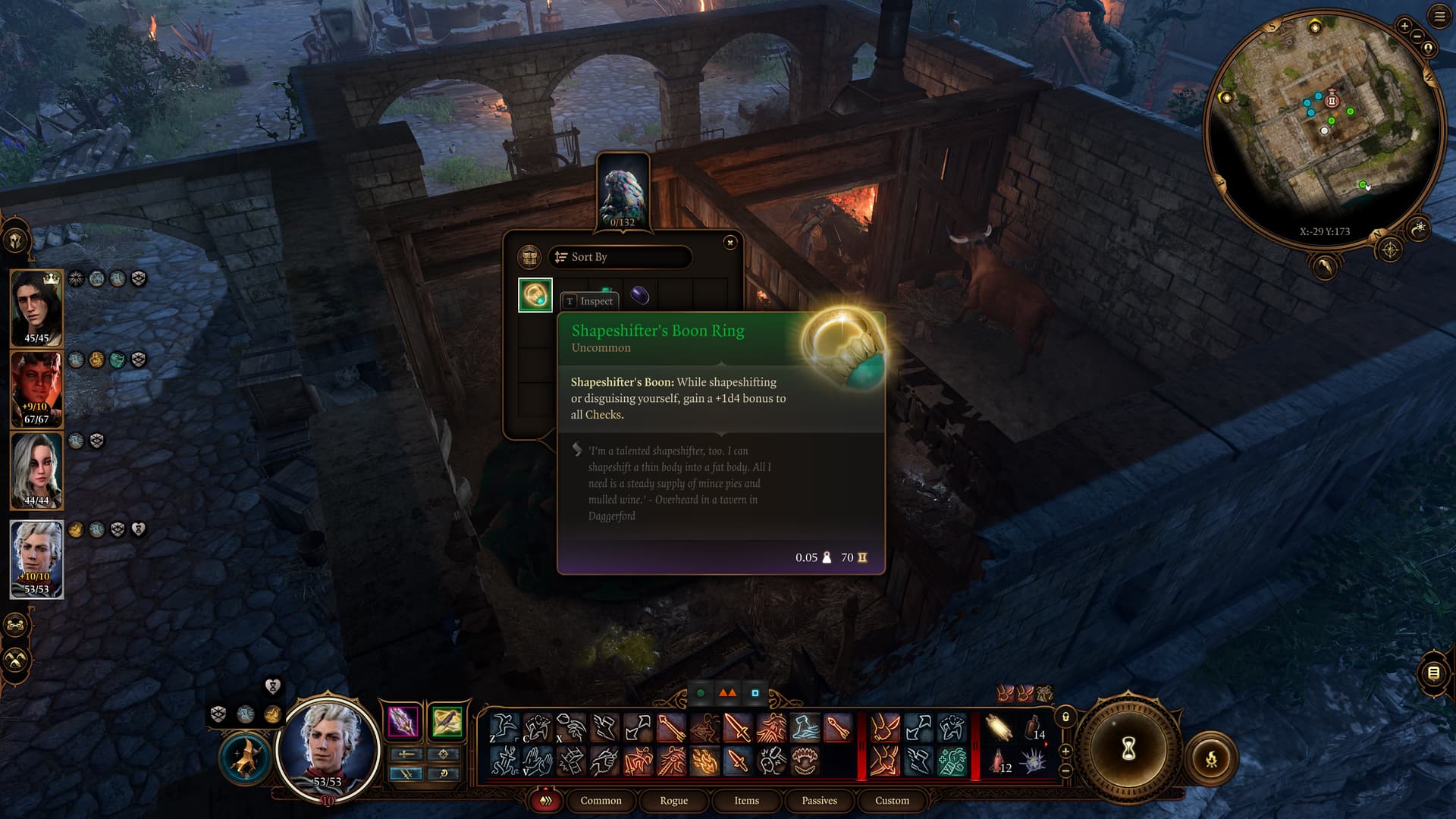This screenshot has height=819, width=1456.
Task: Select the red tiefling party portrait
Action: point(36,388)
